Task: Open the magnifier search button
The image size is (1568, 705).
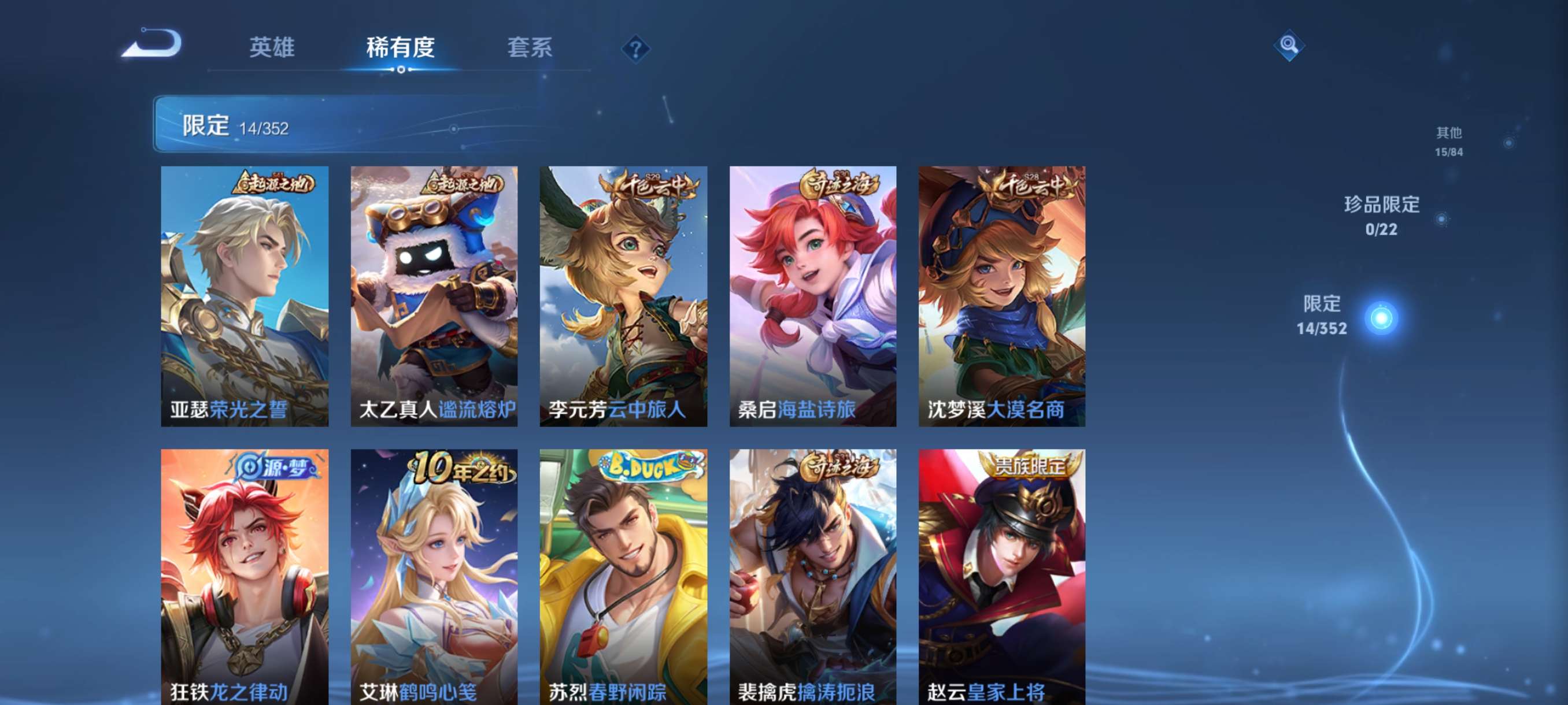Action: point(1288,45)
